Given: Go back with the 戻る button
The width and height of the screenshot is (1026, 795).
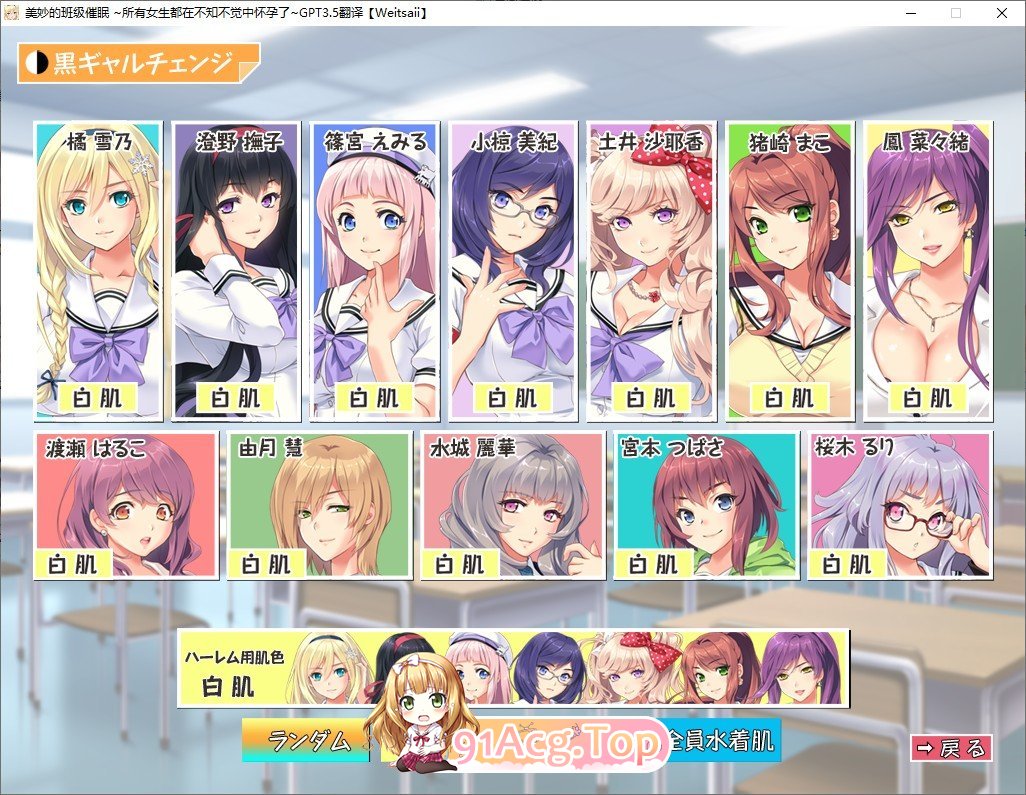Looking at the screenshot, I should [951, 747].
